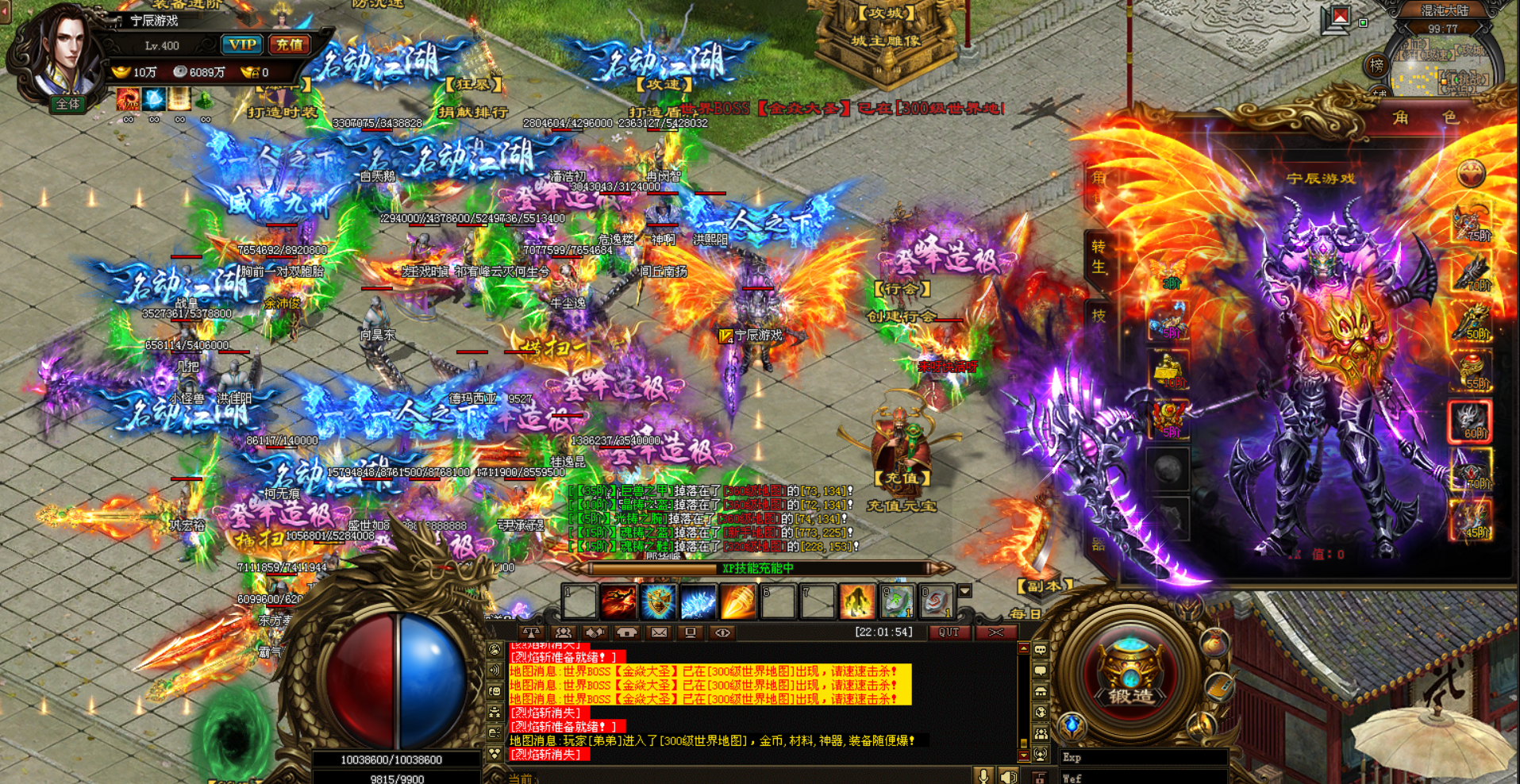Use the green rune stone item
Screen dimensions: 1520x784
click(x=897, y=602)
